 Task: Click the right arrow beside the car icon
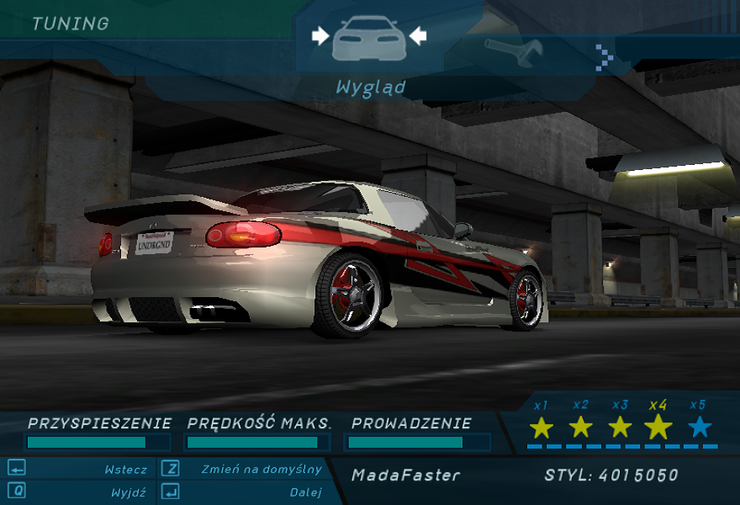point(418,36)
